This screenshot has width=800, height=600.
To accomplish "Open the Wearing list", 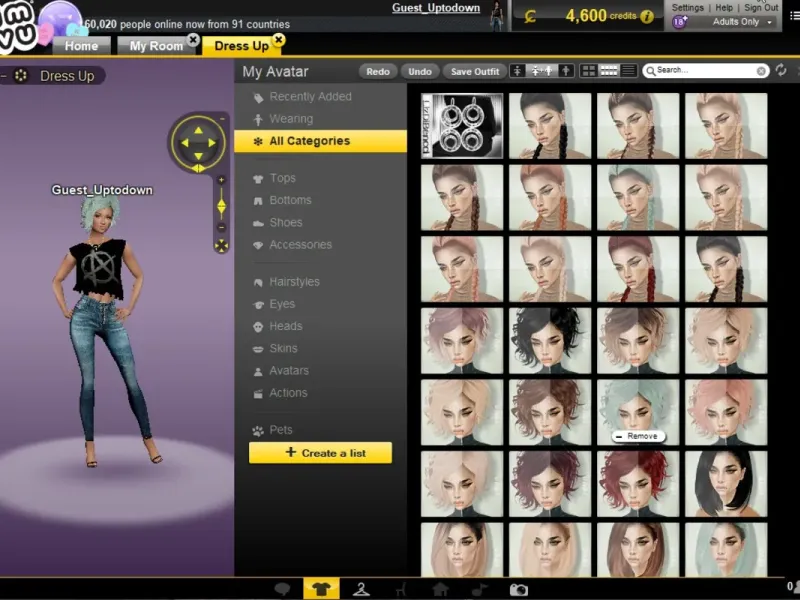I will click(x=291, y=119).
